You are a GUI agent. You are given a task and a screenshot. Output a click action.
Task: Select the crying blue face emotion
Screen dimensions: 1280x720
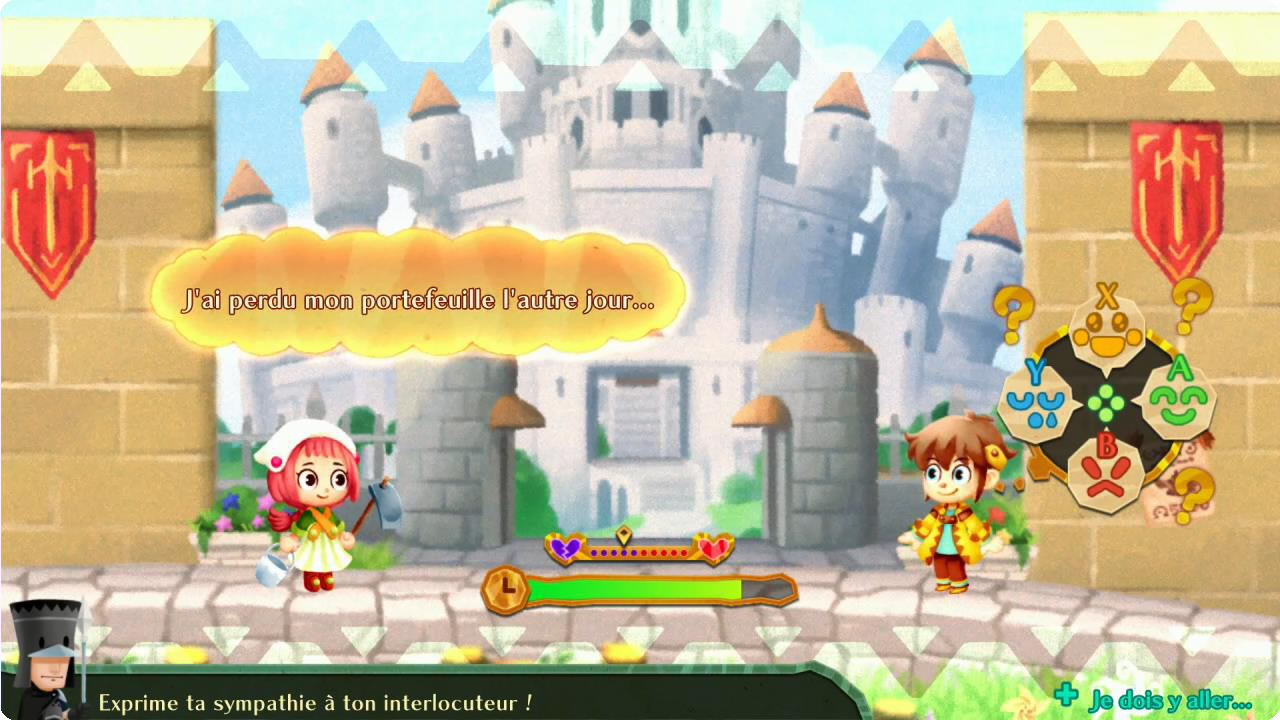[x=1036, y=404]
